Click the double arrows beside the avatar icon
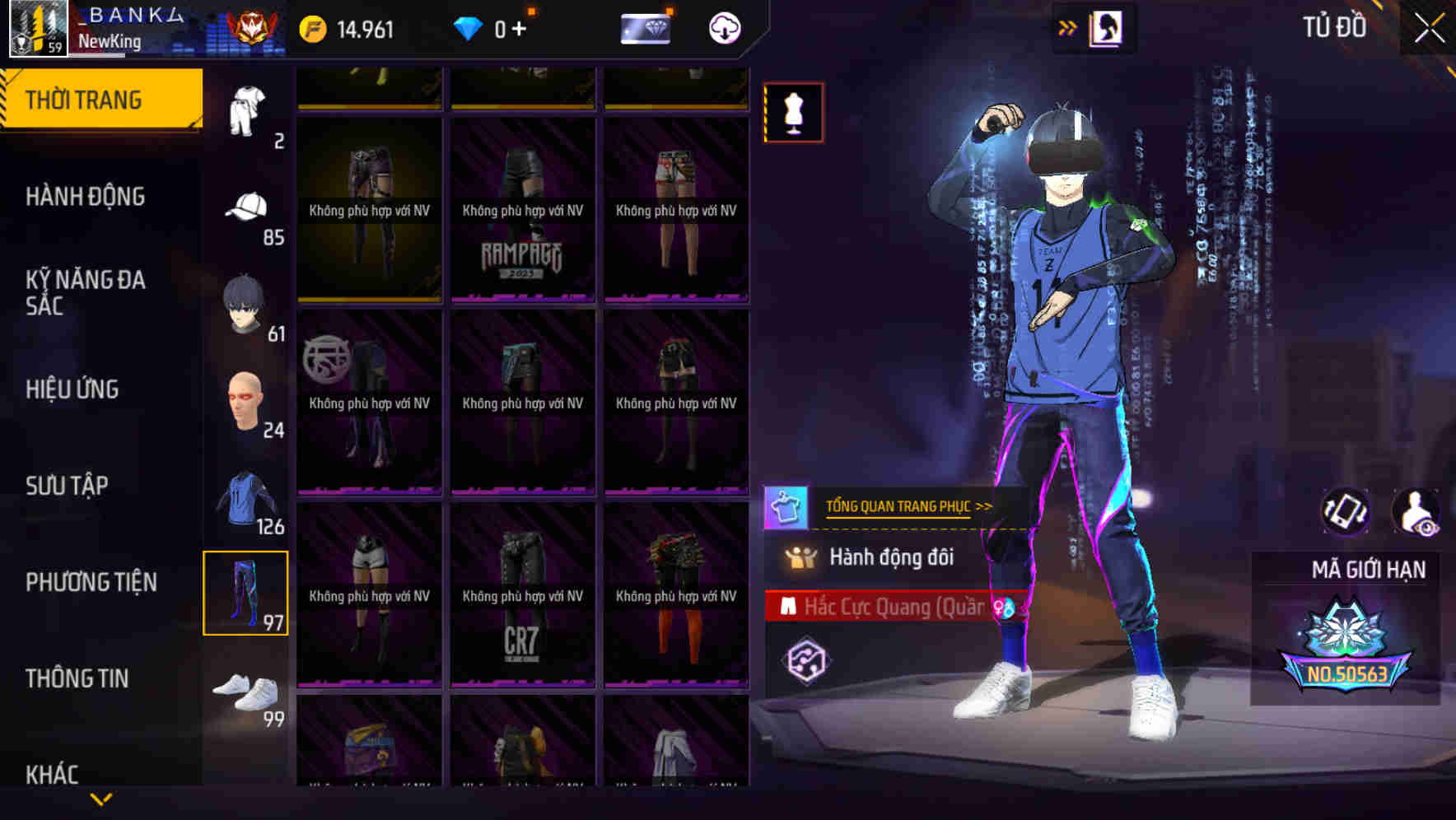1456x820 pixels. click(x=1068, y=27)
